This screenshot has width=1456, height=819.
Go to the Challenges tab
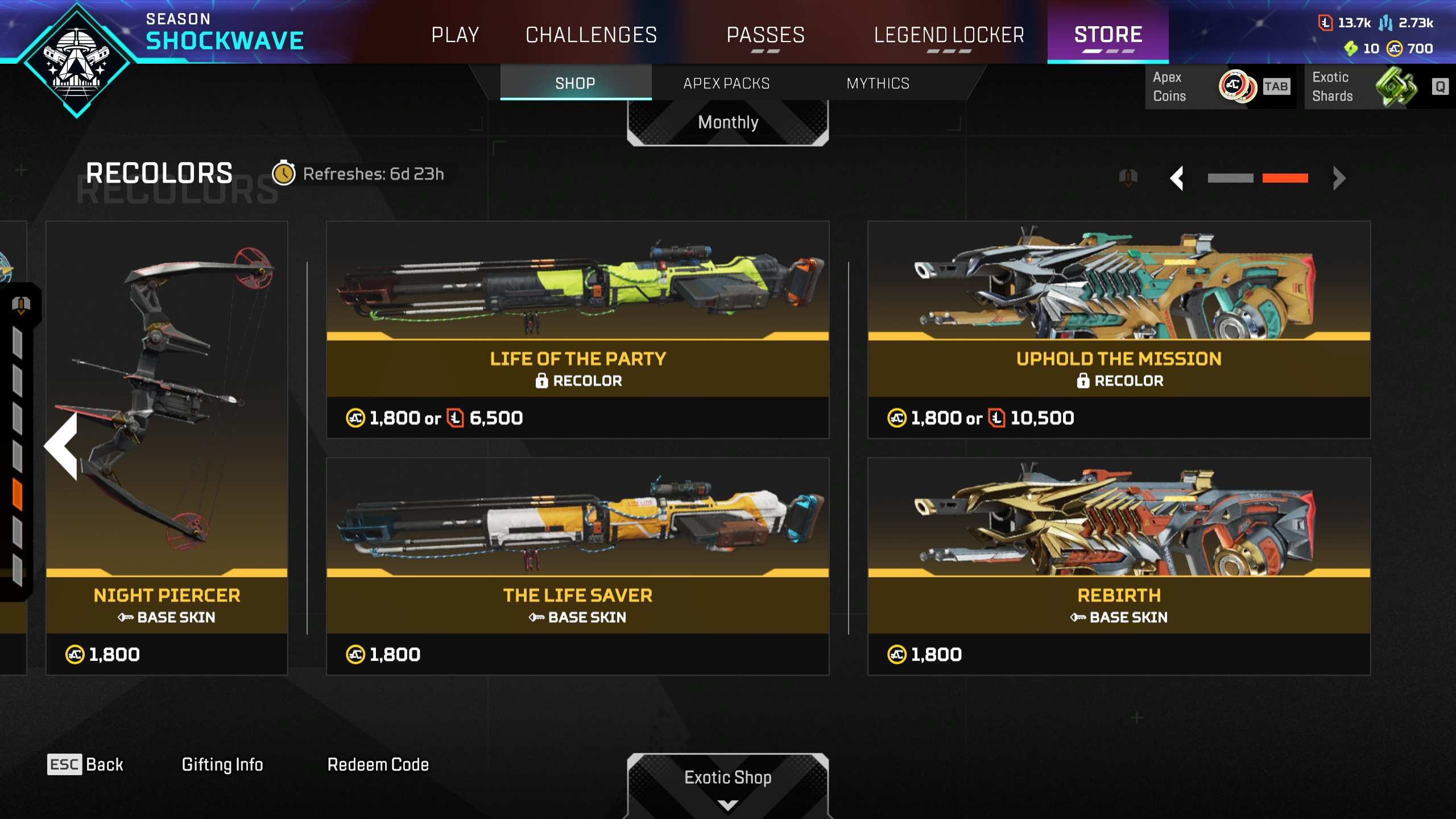(x=591, y=35)
